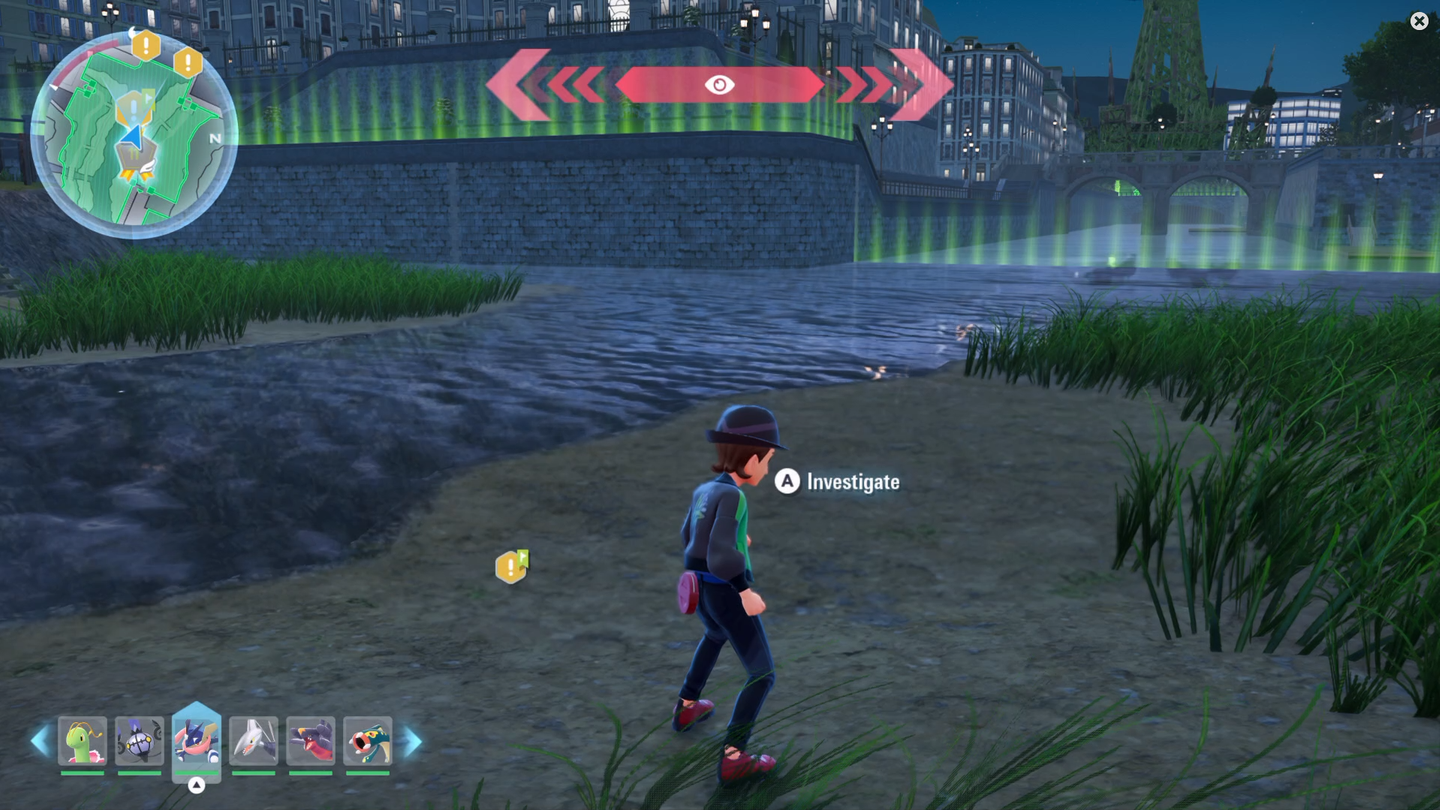
Task: Close the overlay with the X button
Action: 1419,21
